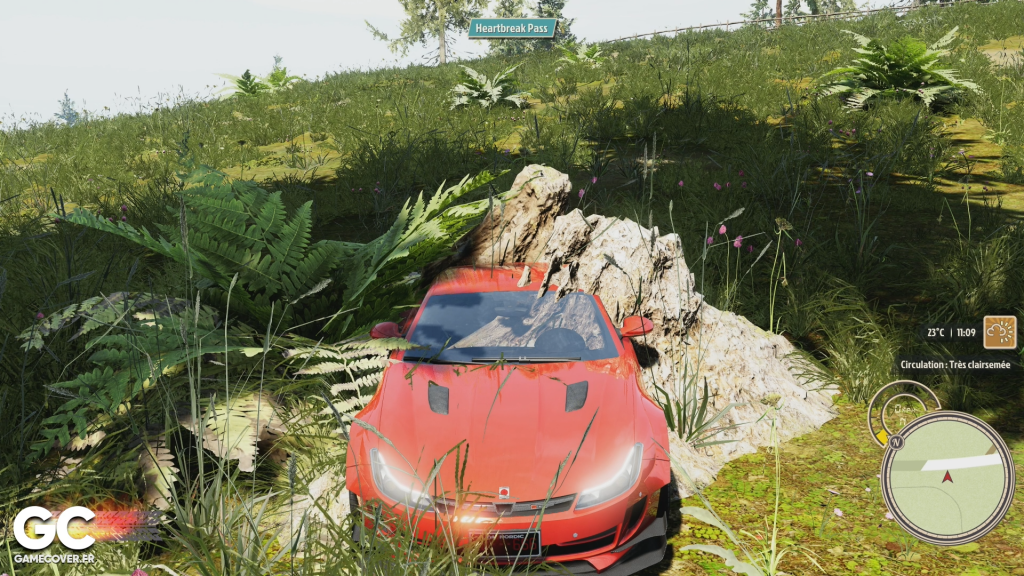Click the partly cloudy weather icon
This screenshot has width=1024, height=576.
click(999, 332)
